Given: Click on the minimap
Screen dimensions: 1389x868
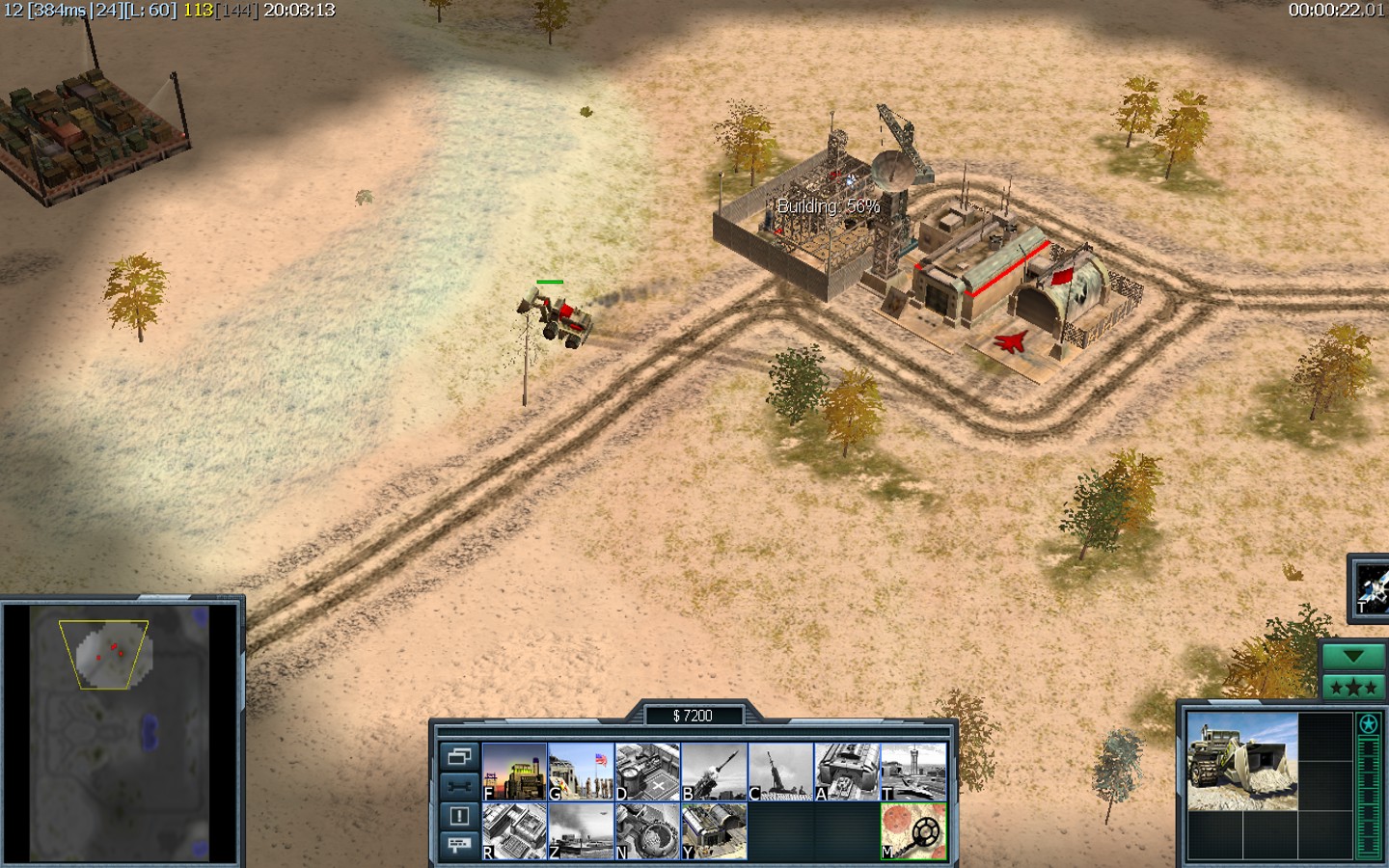Looking at the screenshot, I should (121, 733).
